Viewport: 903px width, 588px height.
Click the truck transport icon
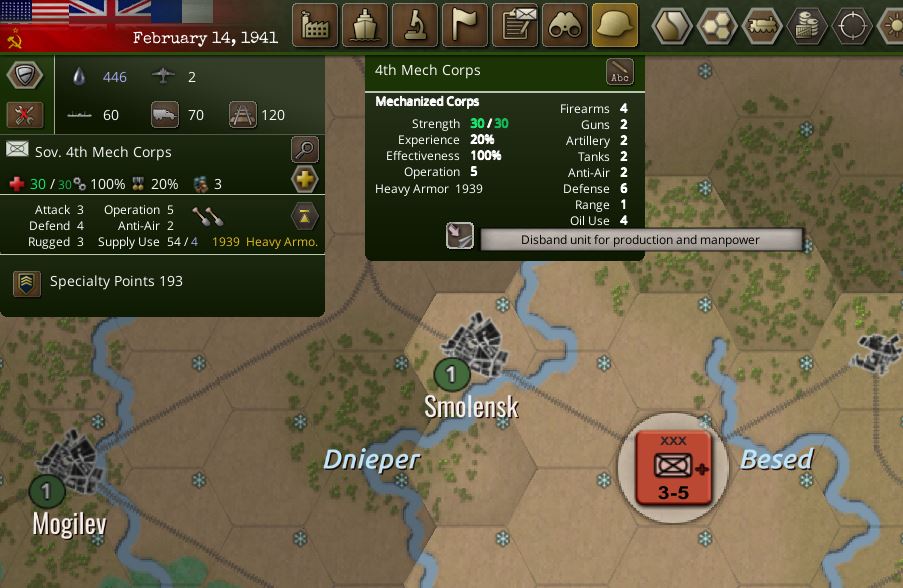point(165,114)
